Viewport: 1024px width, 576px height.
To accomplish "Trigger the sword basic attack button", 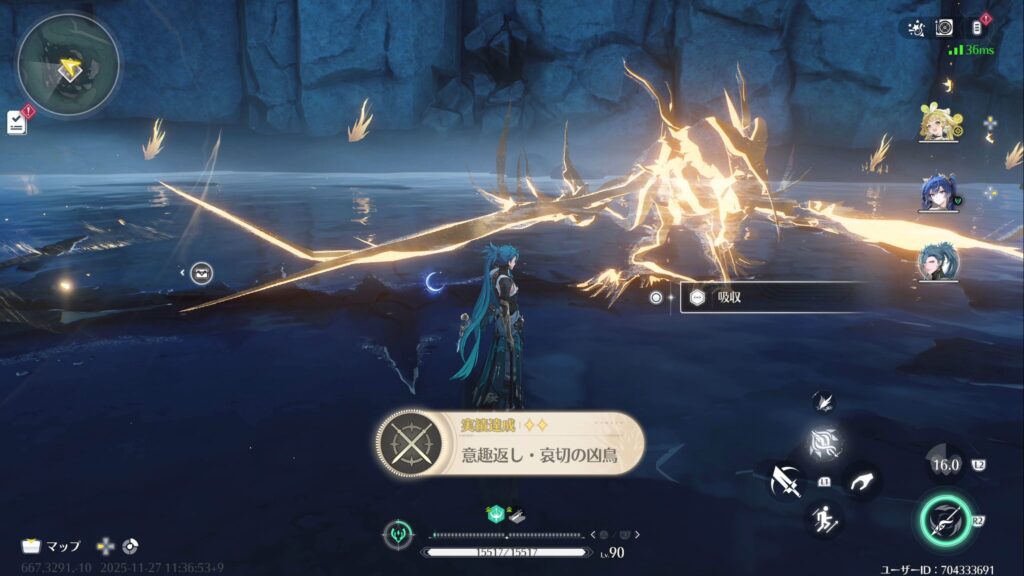I will (786, 482).
